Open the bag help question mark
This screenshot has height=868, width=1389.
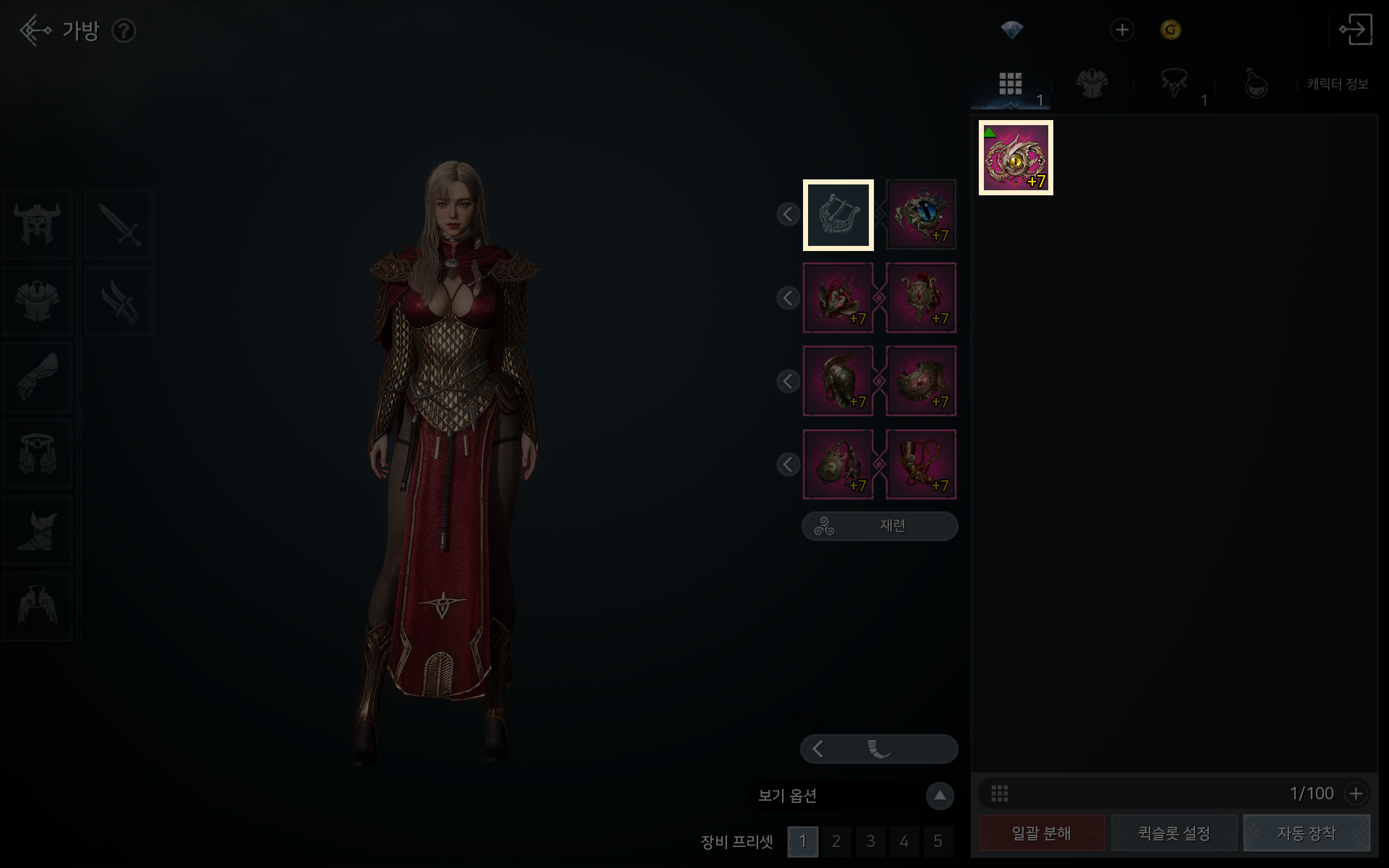[x=124, y=31]
